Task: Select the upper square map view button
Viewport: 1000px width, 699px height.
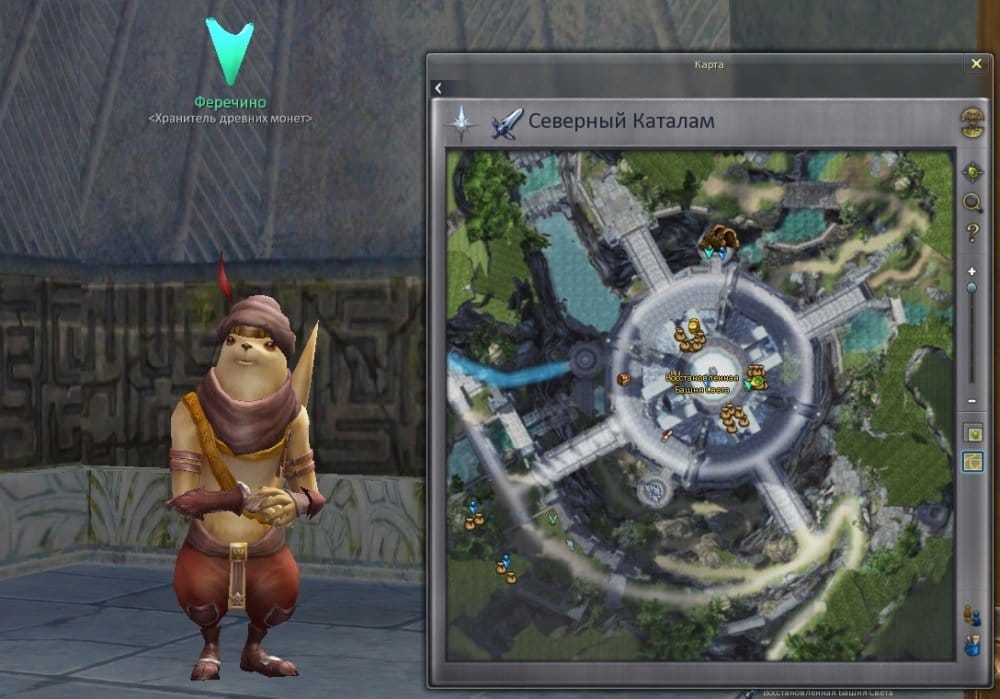Action: coord(971,432)
